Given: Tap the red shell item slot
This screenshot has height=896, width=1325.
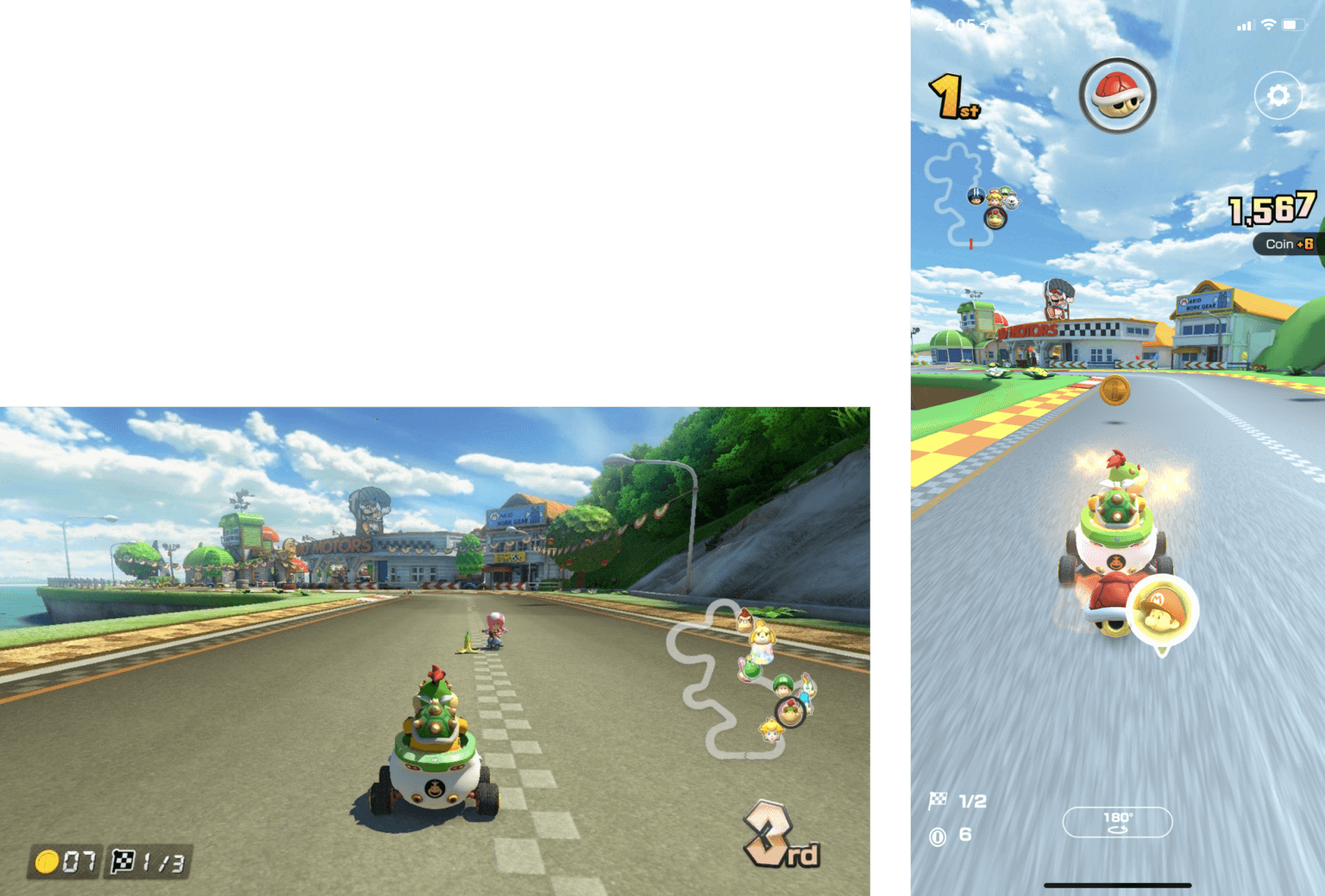Looking at the screenshot, I should click(x=1118, y=95).
